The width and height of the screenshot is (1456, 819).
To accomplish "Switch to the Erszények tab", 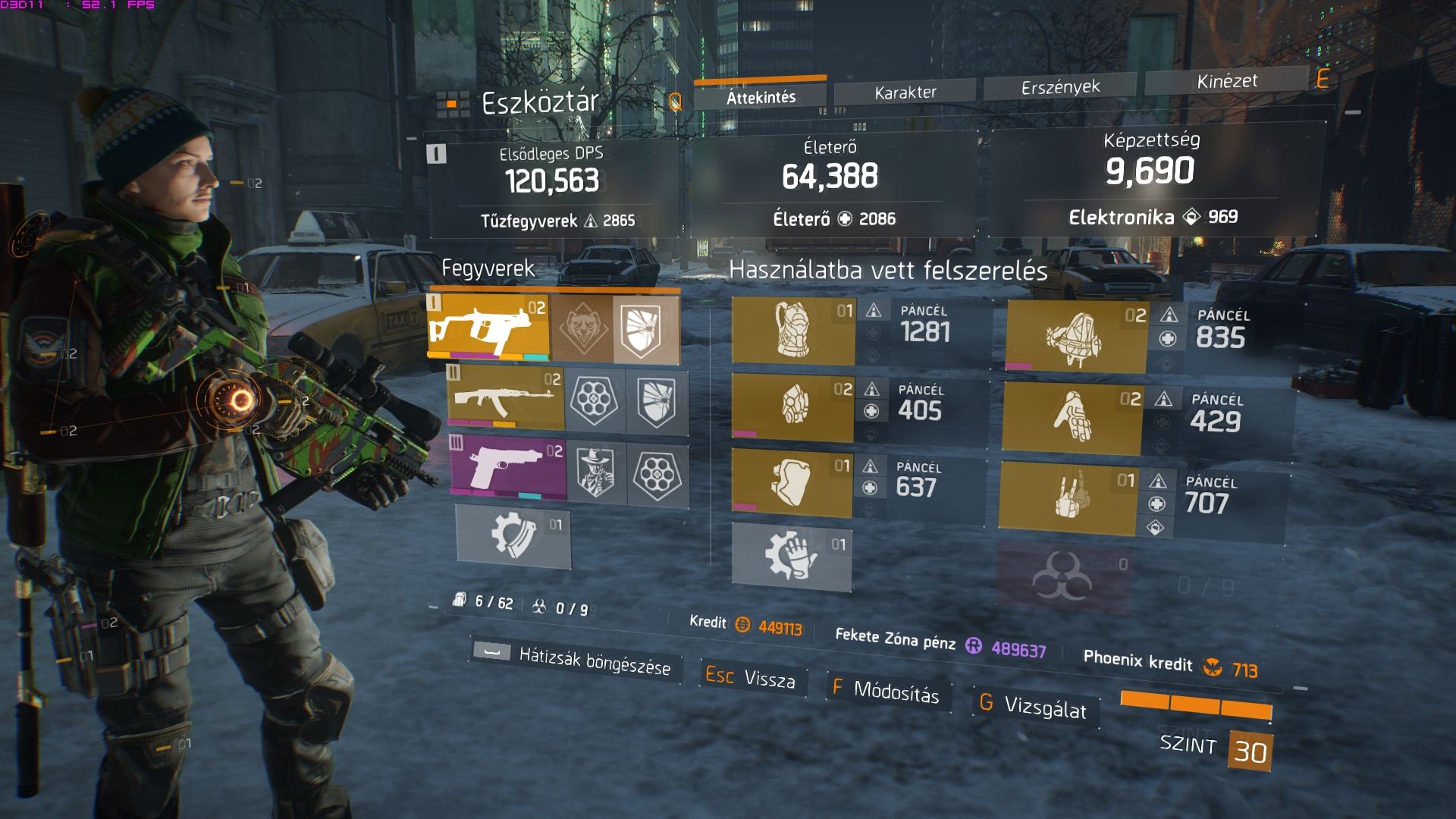I will coord(1060,87).
